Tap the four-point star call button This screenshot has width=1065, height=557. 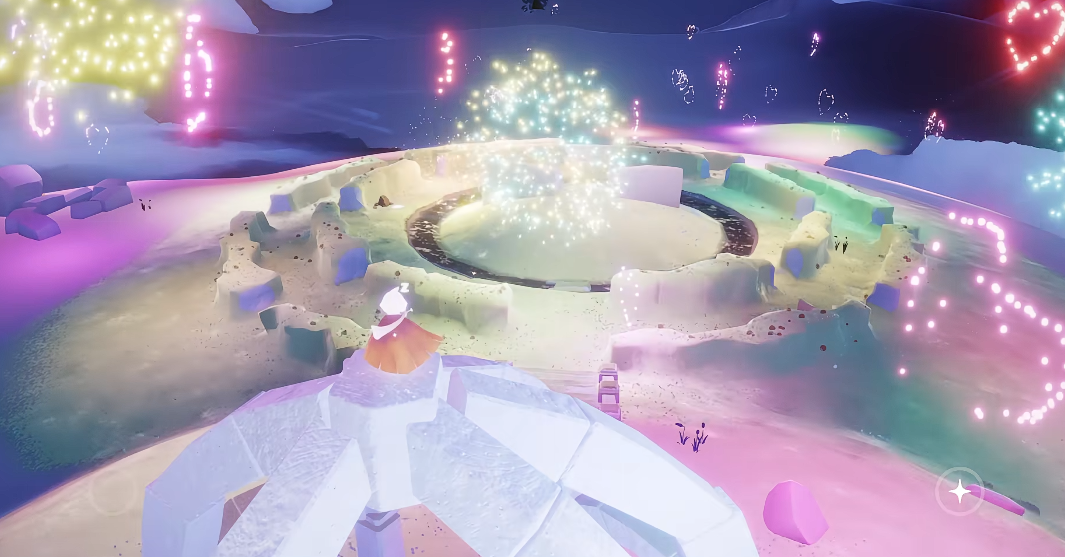pos(958,491)
